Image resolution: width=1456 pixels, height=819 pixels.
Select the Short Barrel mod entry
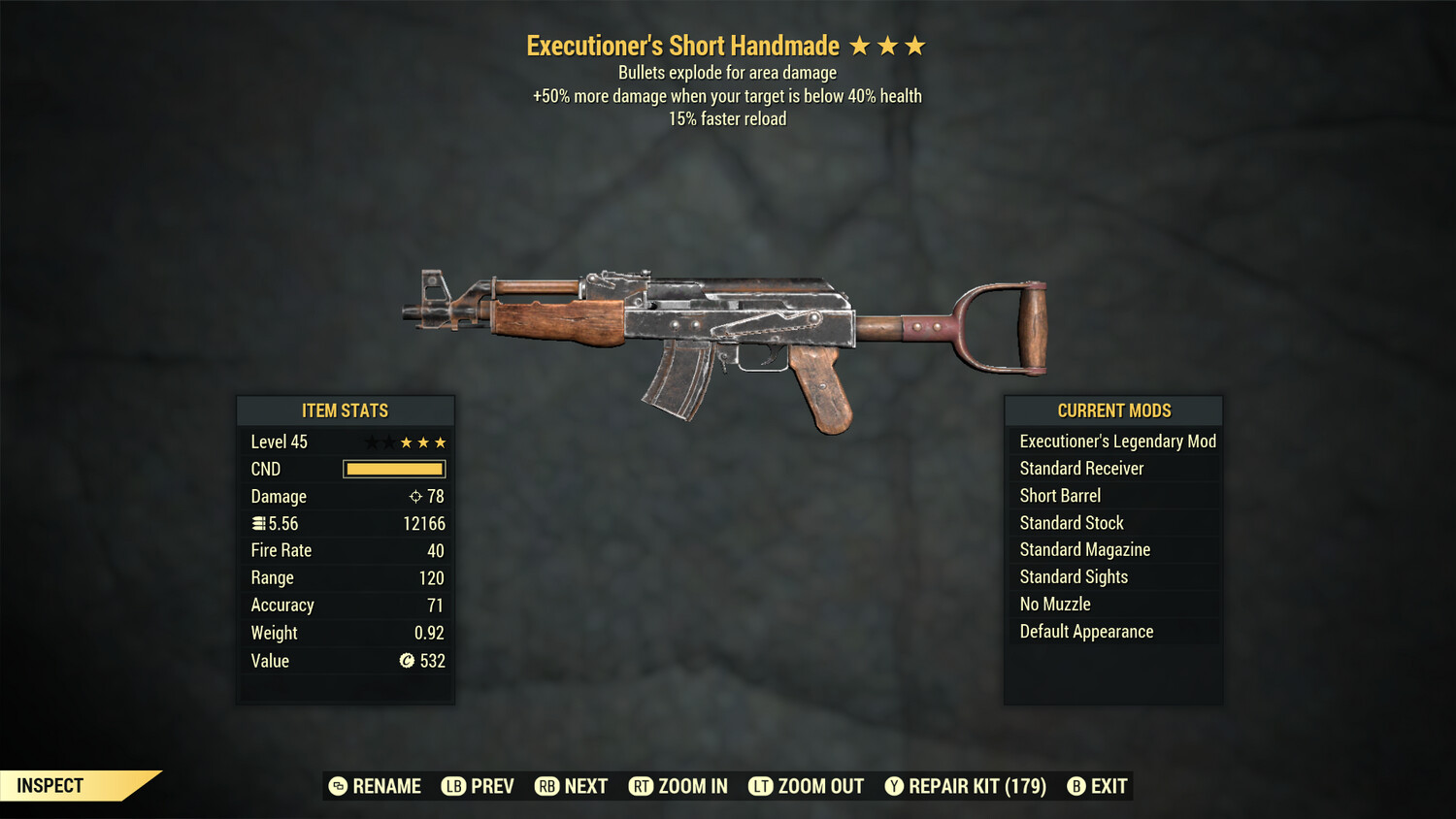(x=1059, y=495)
